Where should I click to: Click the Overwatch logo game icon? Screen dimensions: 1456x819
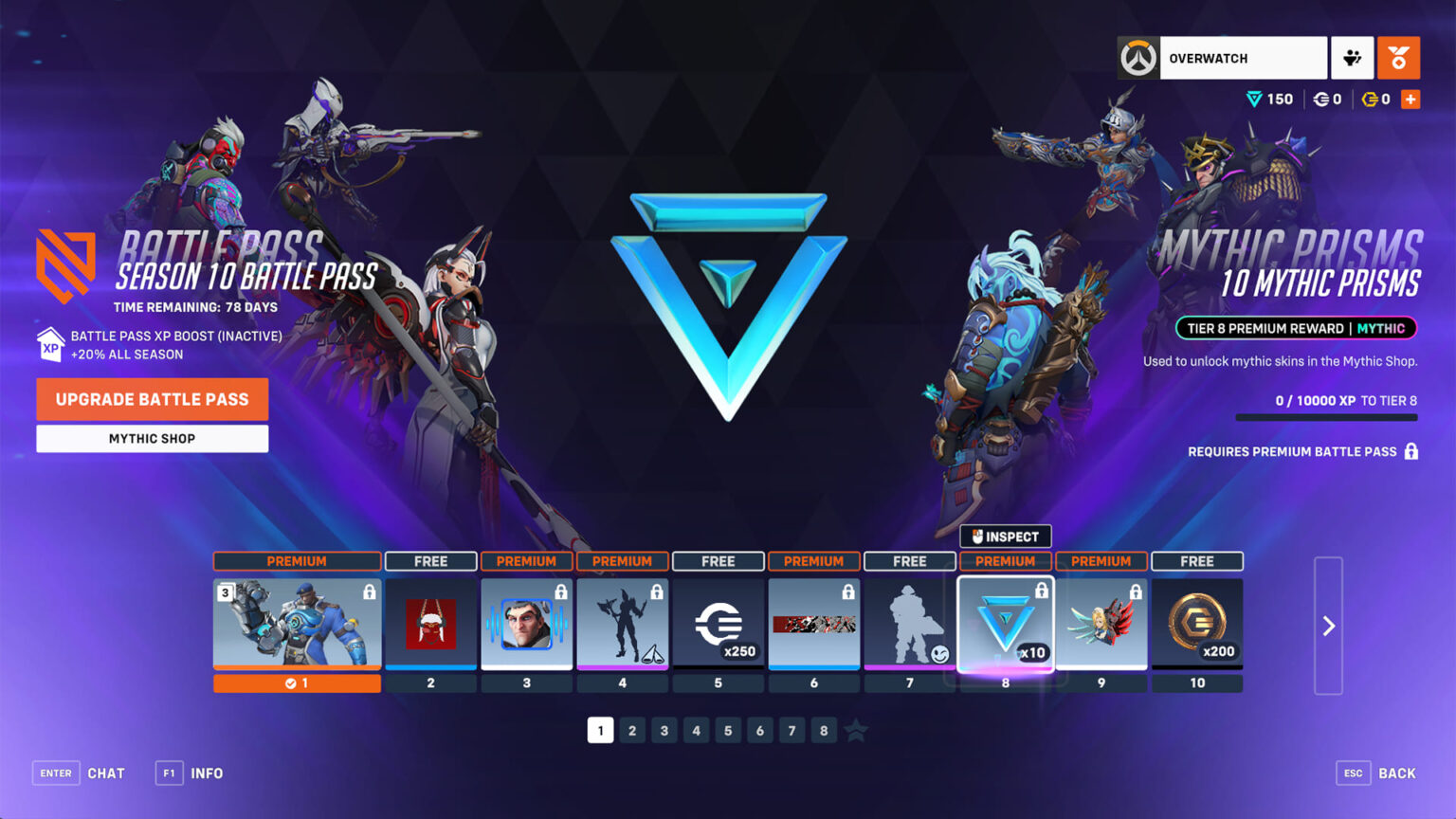coord(1138,57)
